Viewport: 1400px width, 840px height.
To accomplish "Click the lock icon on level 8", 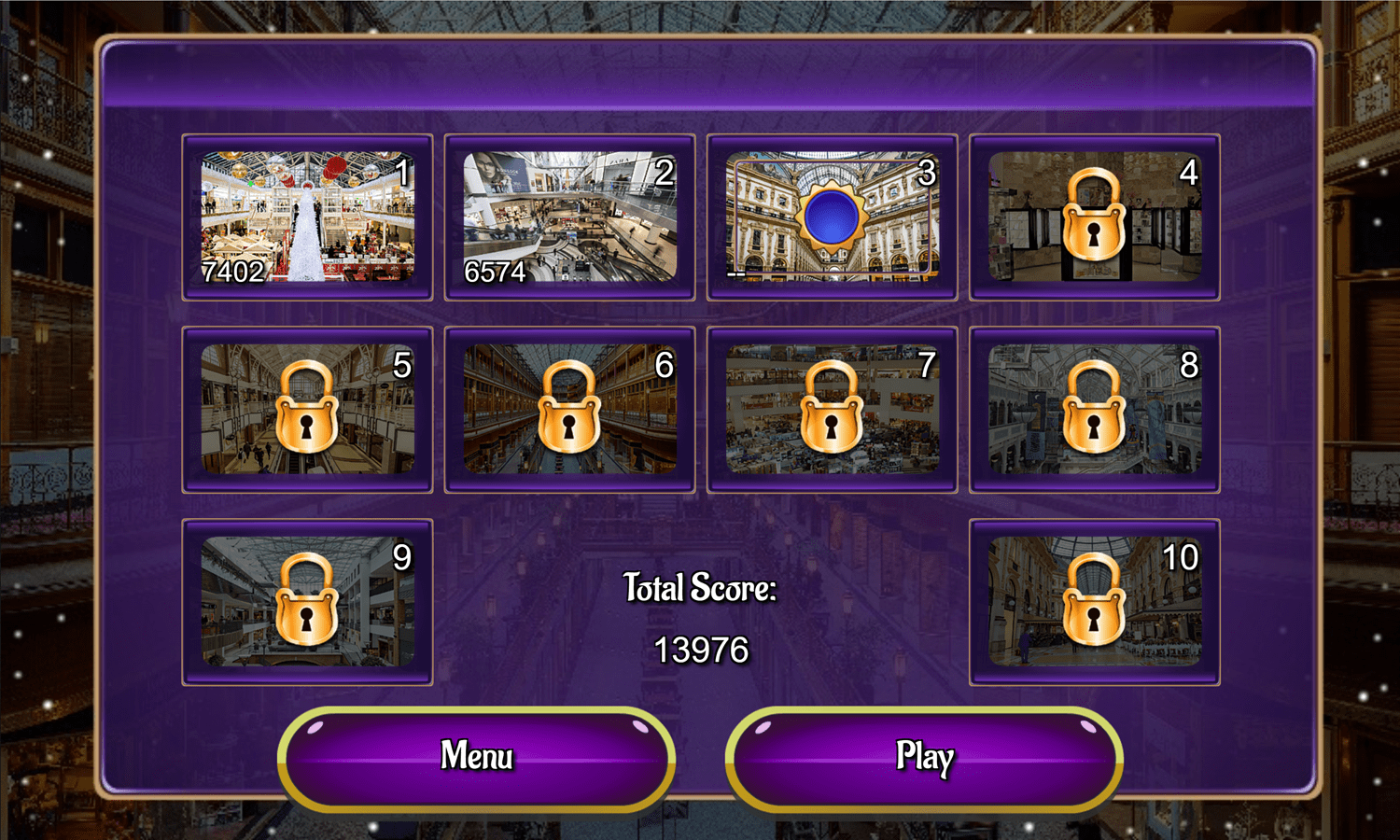I will (x=1093, y=409).
